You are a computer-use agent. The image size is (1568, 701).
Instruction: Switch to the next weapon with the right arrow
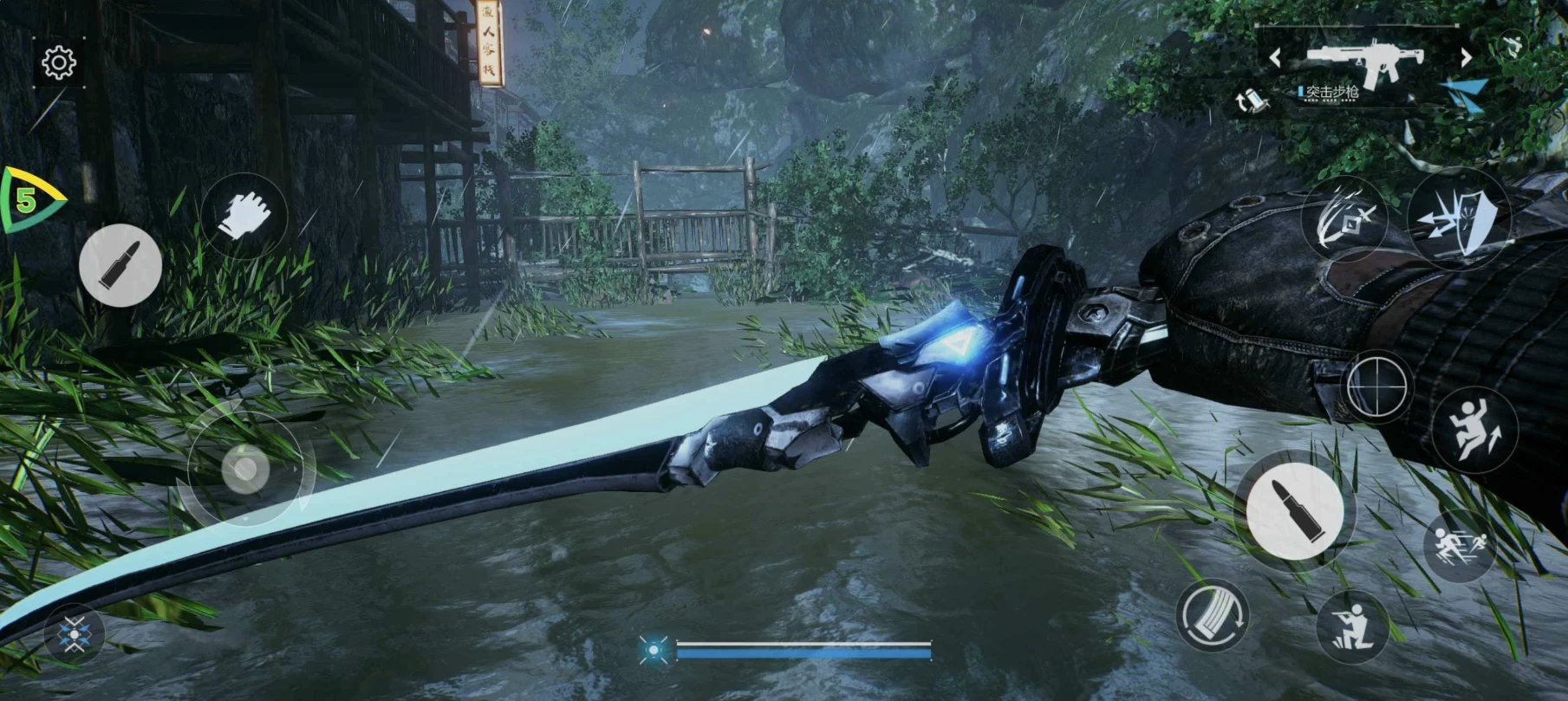click(1466, 58)
